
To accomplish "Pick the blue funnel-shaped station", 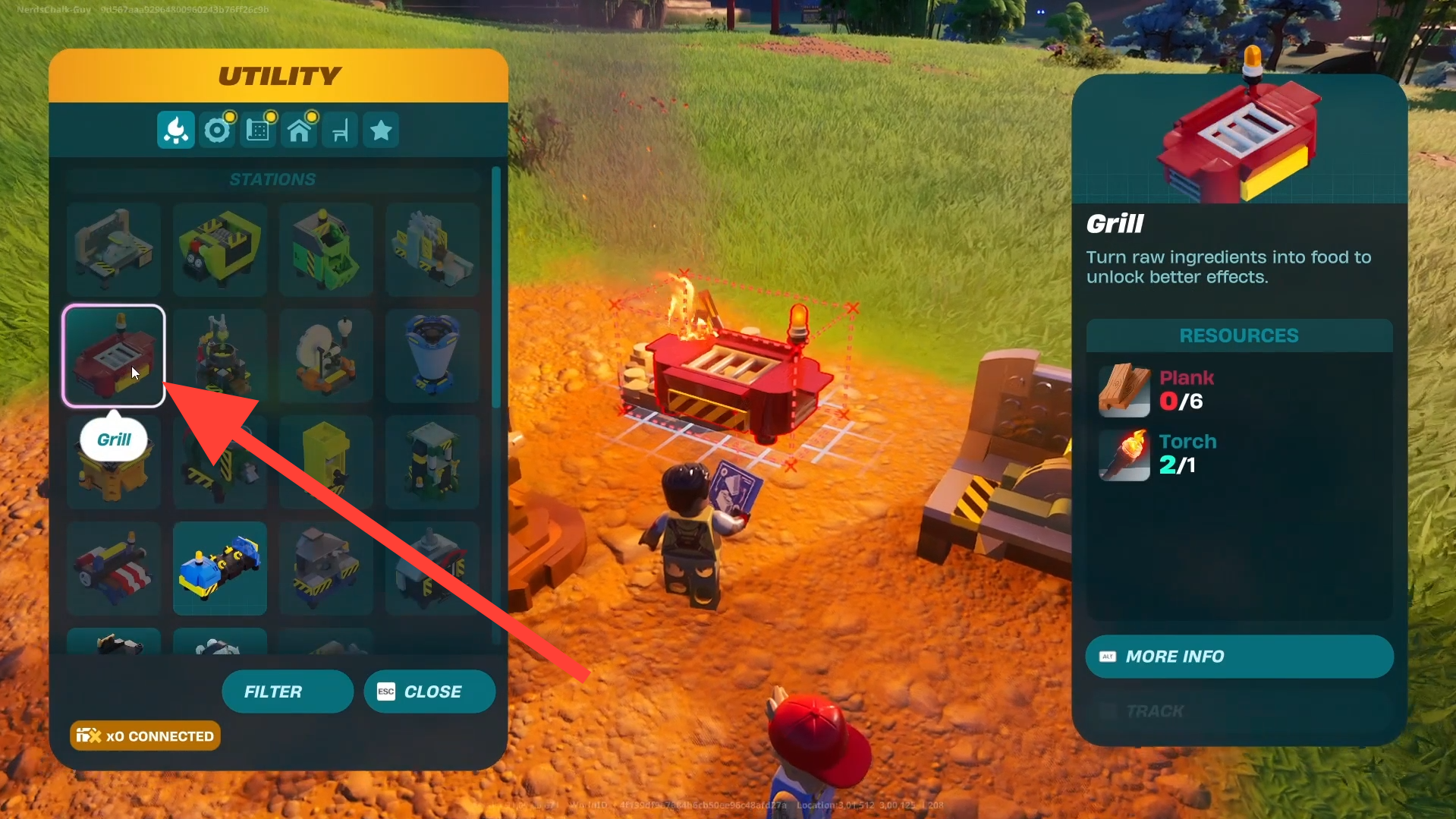I will tap(432, 356).
